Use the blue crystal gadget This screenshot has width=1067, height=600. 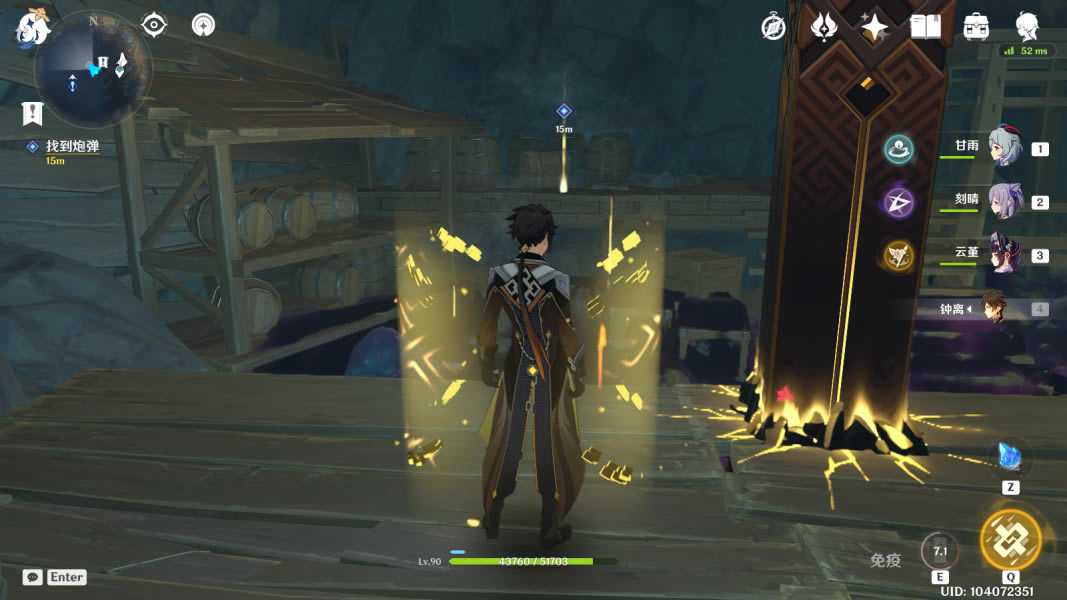(x=1010, y=458)
